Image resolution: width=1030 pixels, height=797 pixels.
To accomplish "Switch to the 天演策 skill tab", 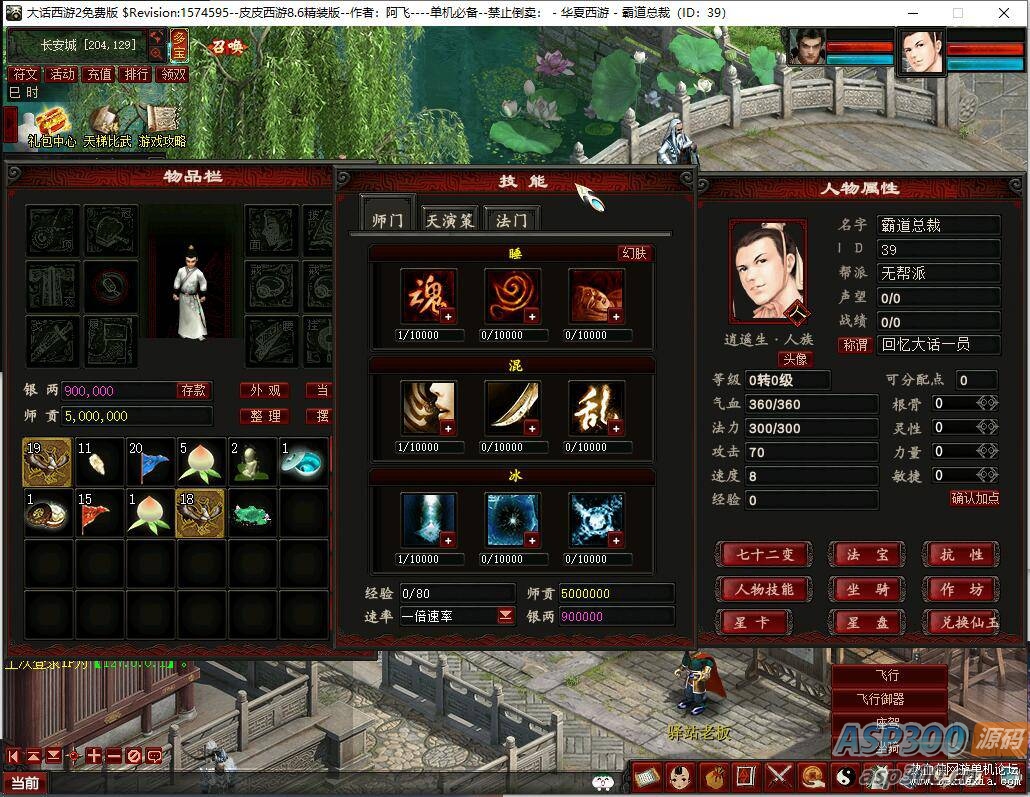I will tap(448, 220).
